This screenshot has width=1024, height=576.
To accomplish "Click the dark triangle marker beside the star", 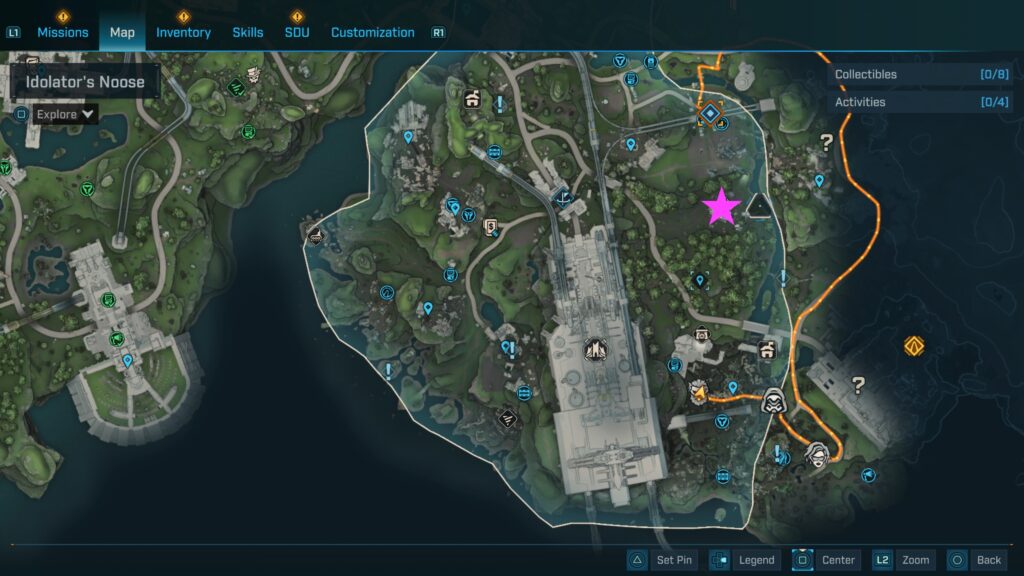I will 760,206.
